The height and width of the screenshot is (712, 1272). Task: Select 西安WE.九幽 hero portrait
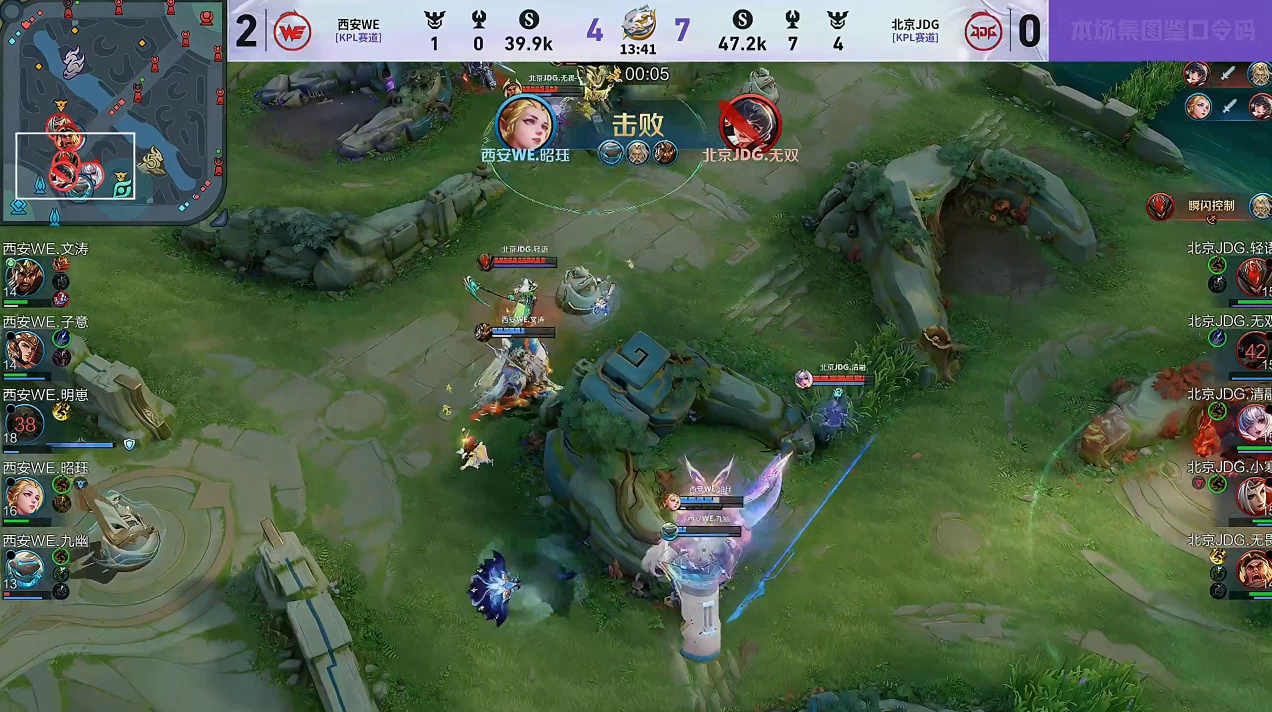pos(23,568)
